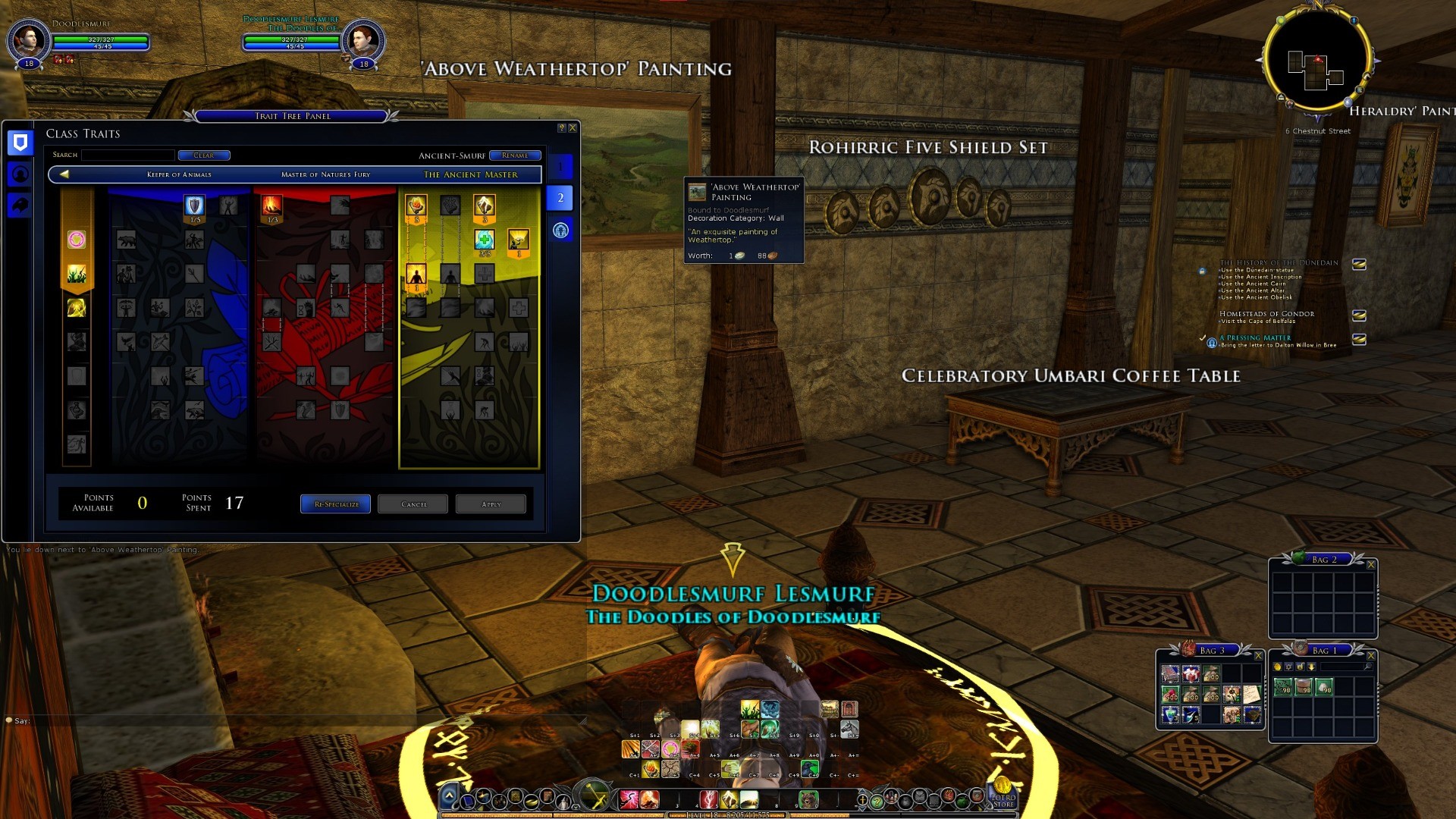The height and width of the screenshot is (819, 1456).
Task: Close the Trait Tree Panel
Action: pyautogui.click(x=573, y=128)
